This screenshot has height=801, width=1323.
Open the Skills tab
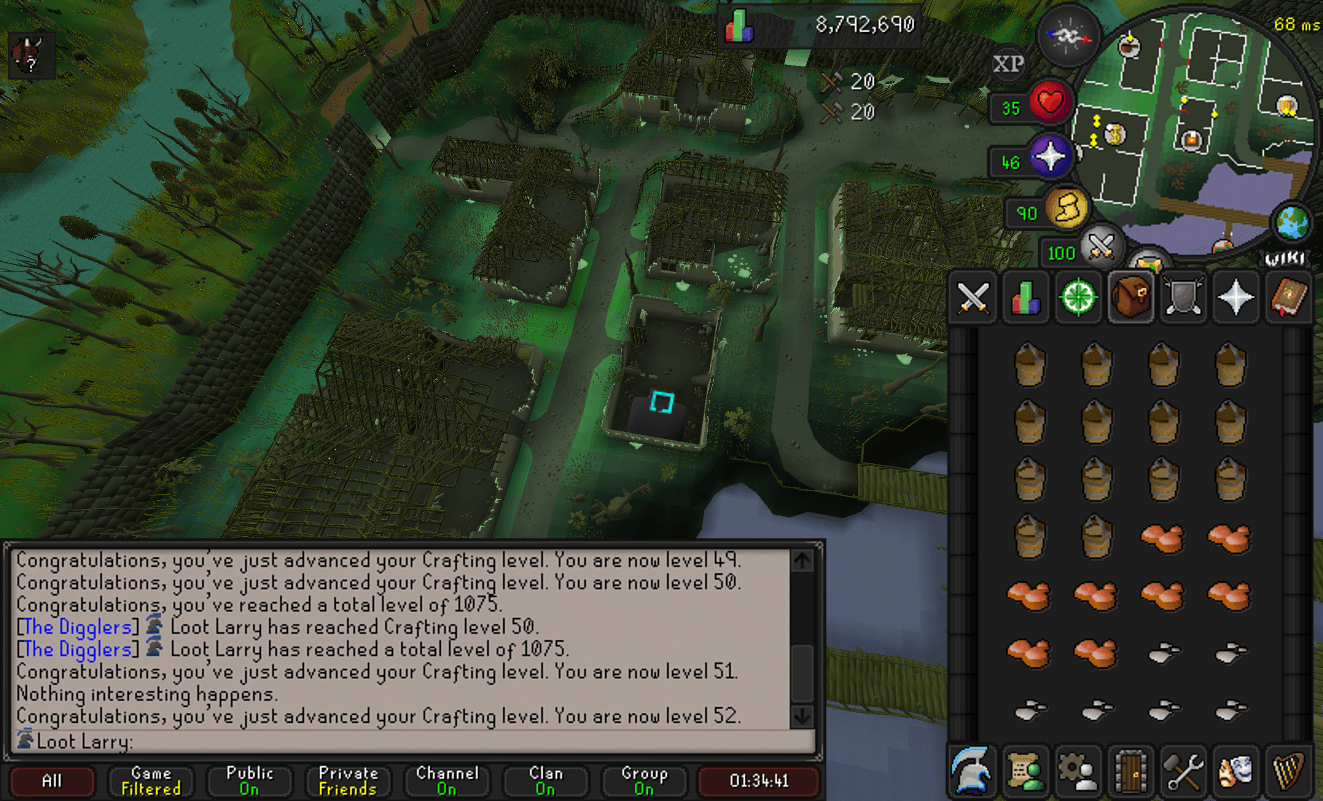click(x=1024, y=296)
